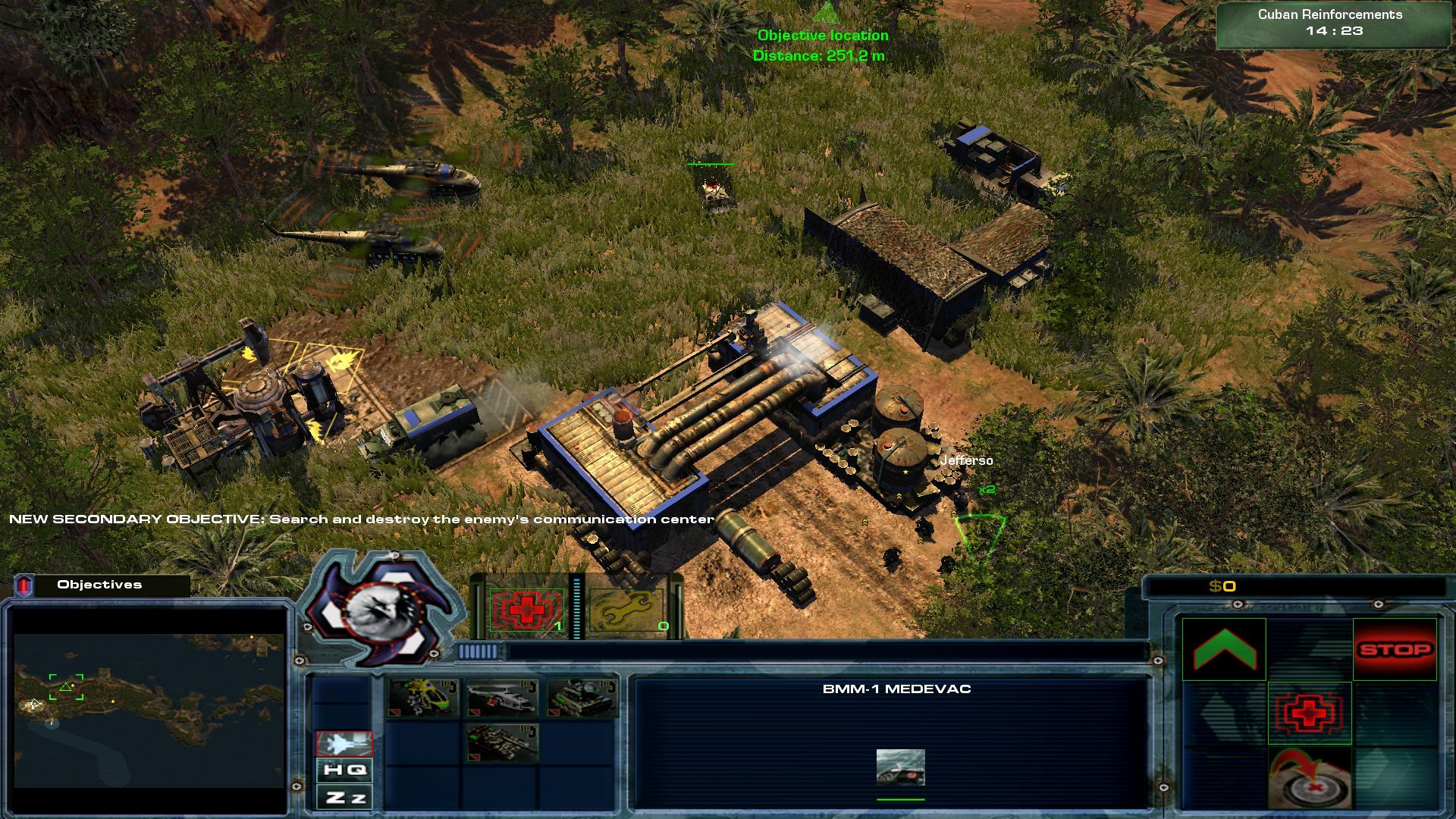1456x819 pixels.
Task: Click the fighter jet air support button
Action: (x=344, y=744)
